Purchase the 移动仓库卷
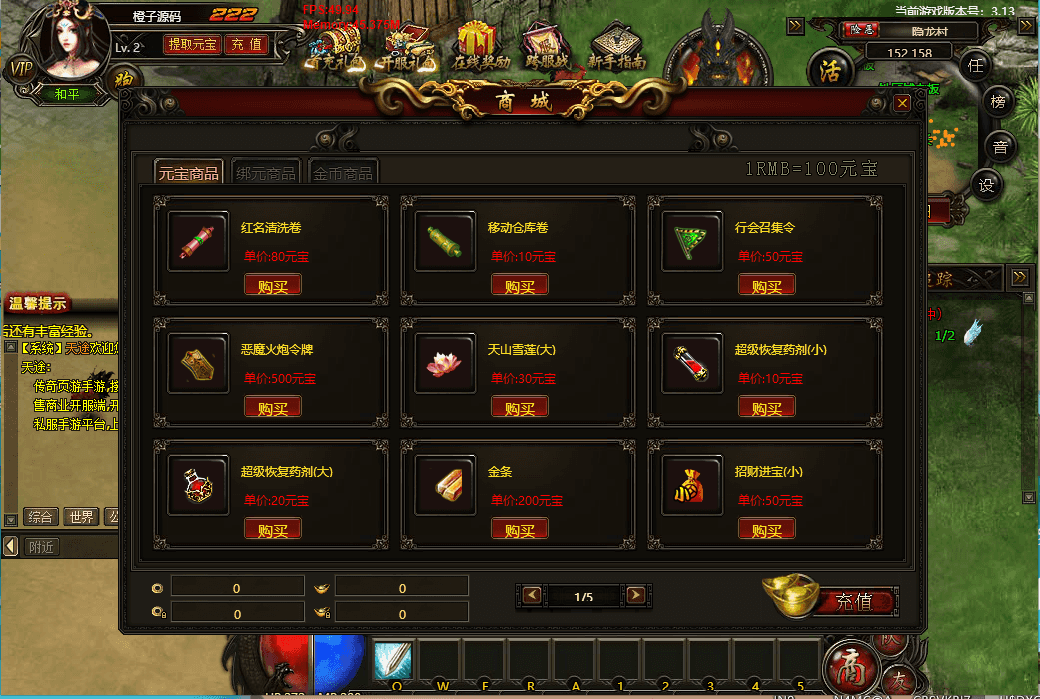 519,286
